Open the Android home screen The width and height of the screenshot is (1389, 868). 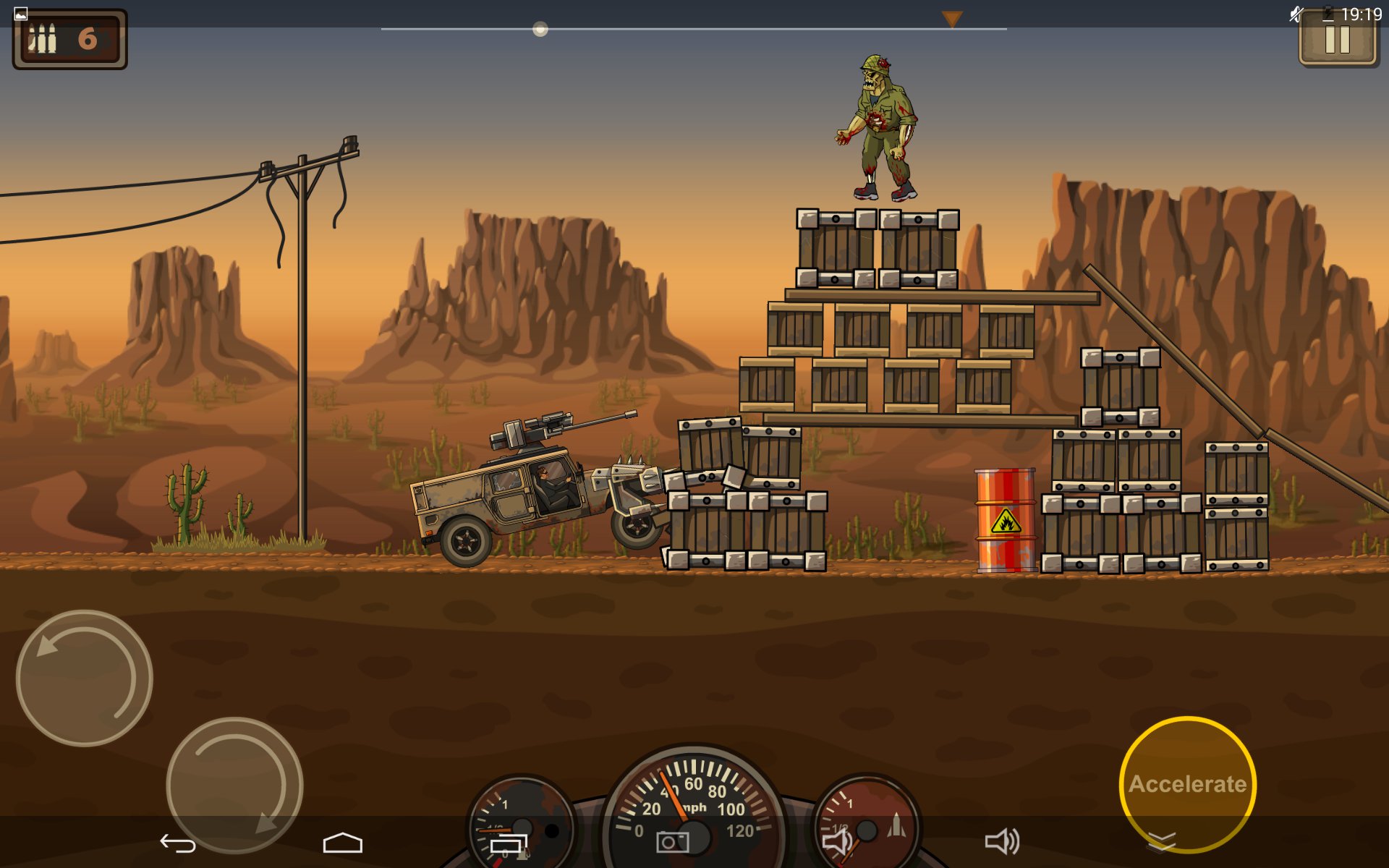pyautogui.click(x=342, y=843)
